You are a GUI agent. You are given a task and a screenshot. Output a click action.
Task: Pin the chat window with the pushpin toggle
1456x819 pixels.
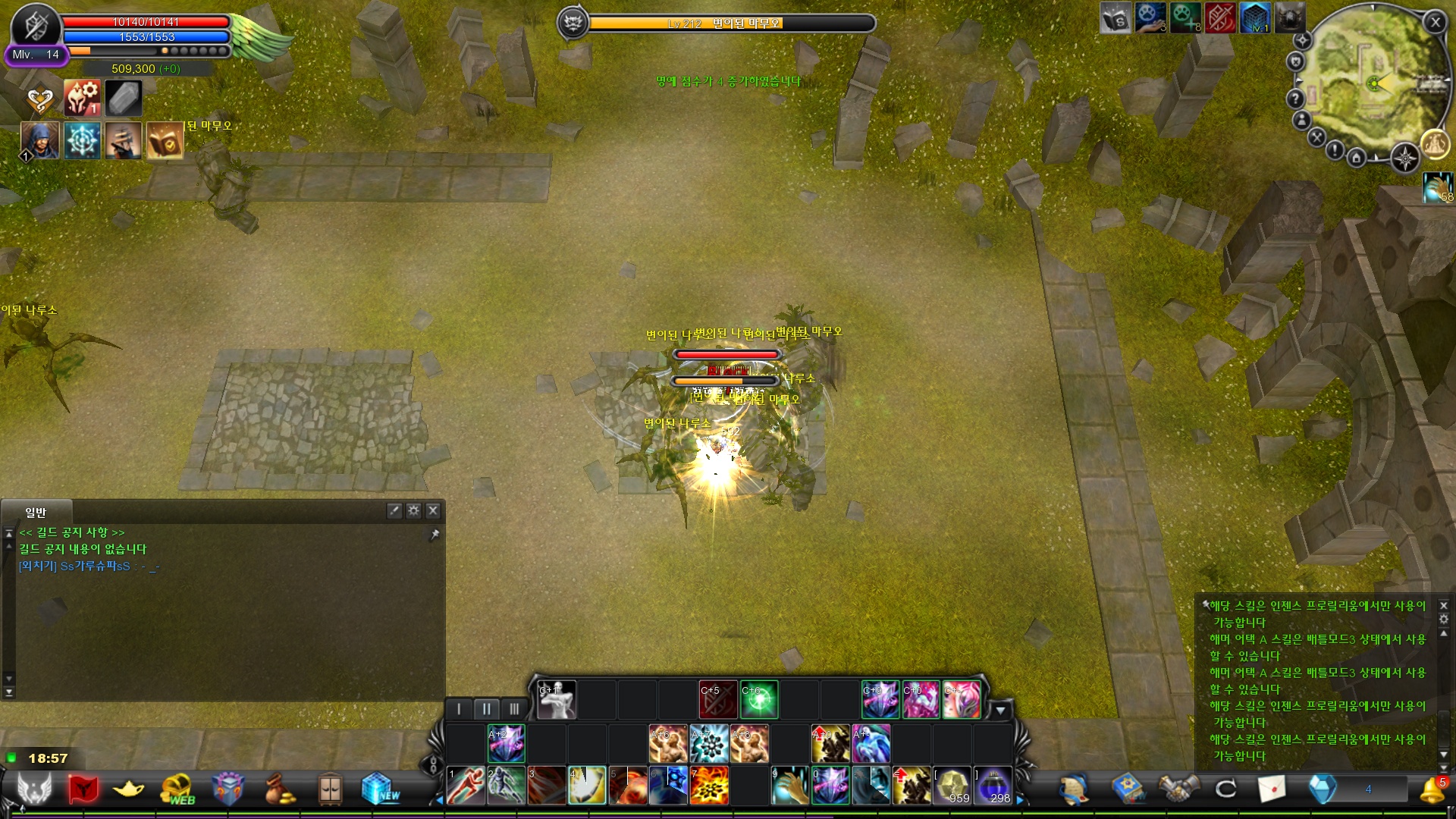pos(437,534)
